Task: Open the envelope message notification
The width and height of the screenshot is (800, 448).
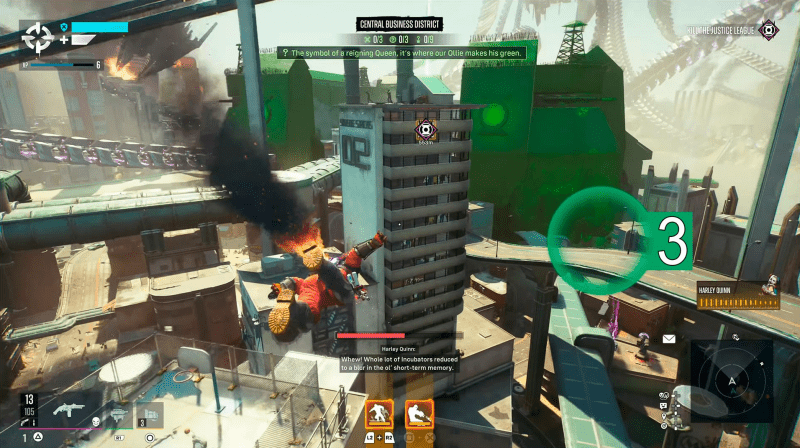Action: (668, 340)
